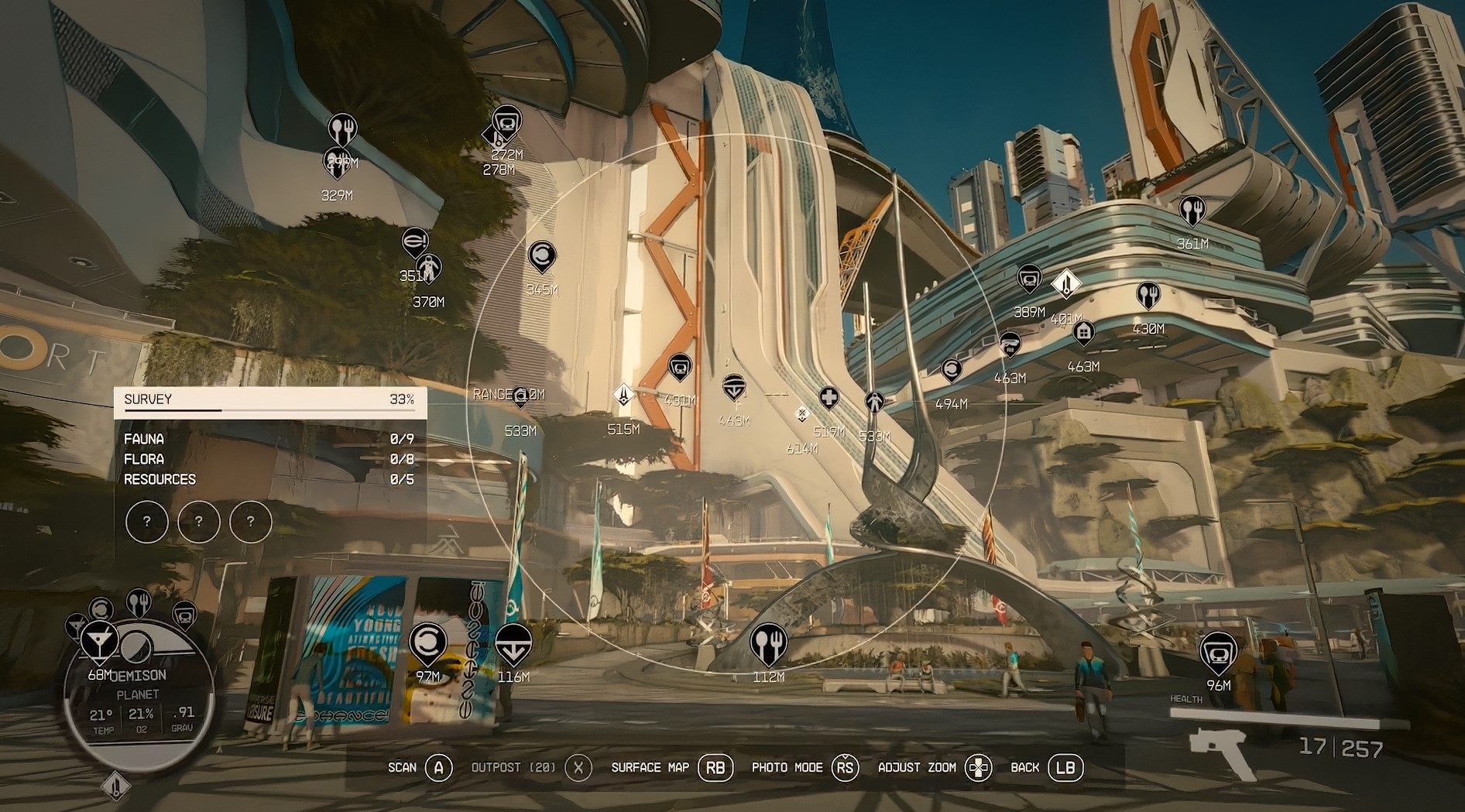The width and height of the screenshot is (1465, 812).
Task: Open the Survey progress panel
Action: tap(269, 400)
